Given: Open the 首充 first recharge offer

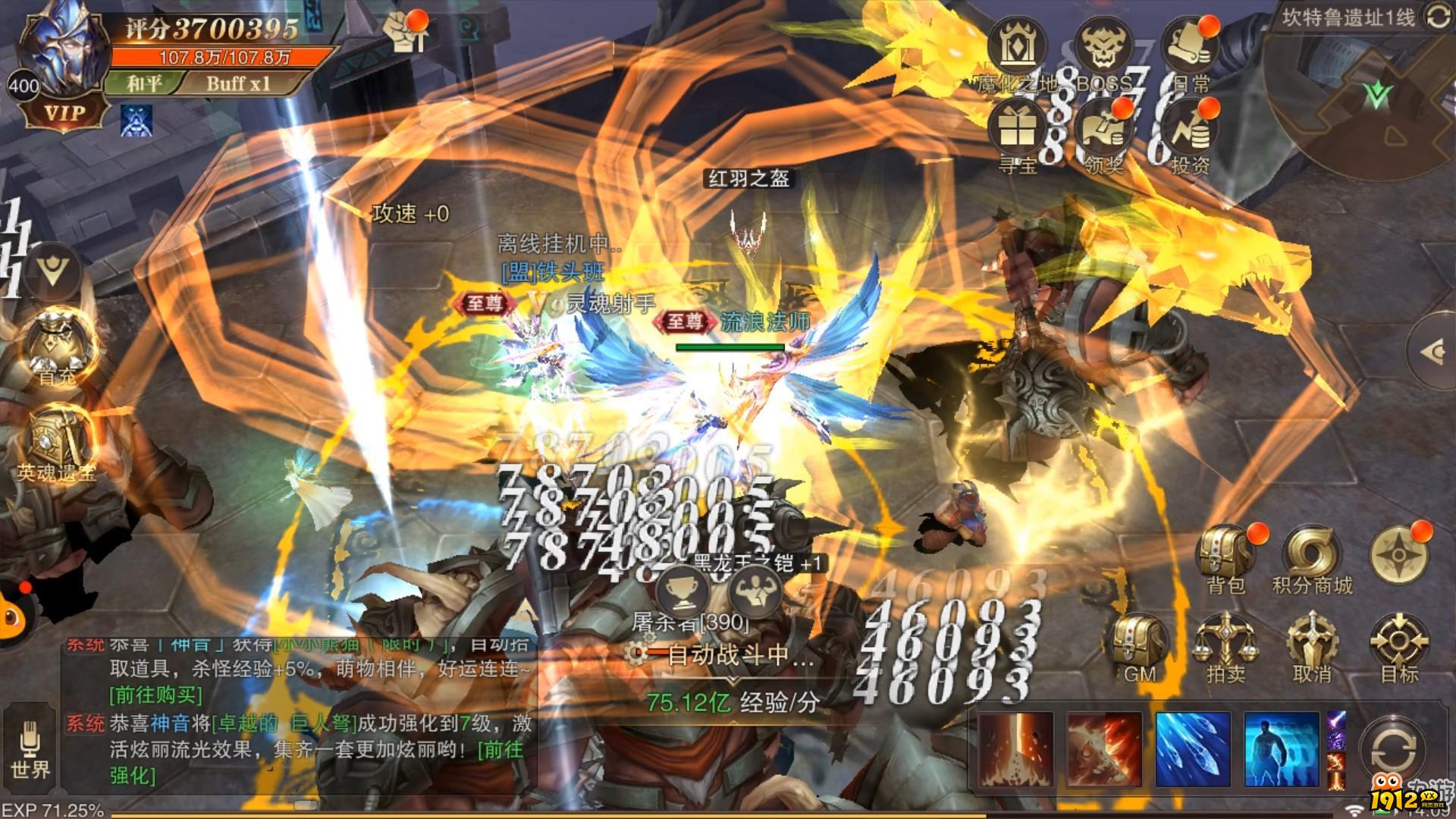Looking at the screenshot, I should click(58, 349).
